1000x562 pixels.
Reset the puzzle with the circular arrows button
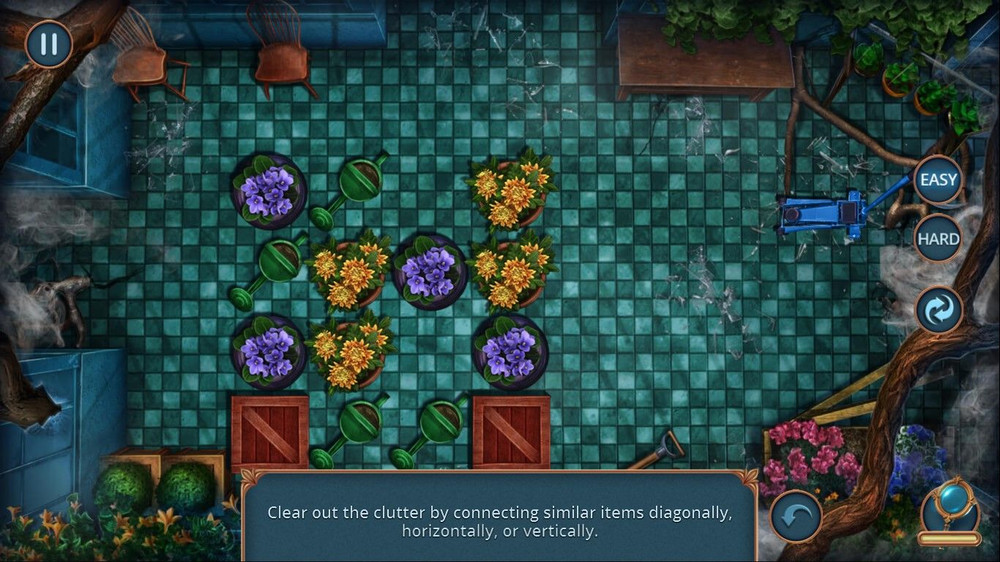click(x=939, y=309)
